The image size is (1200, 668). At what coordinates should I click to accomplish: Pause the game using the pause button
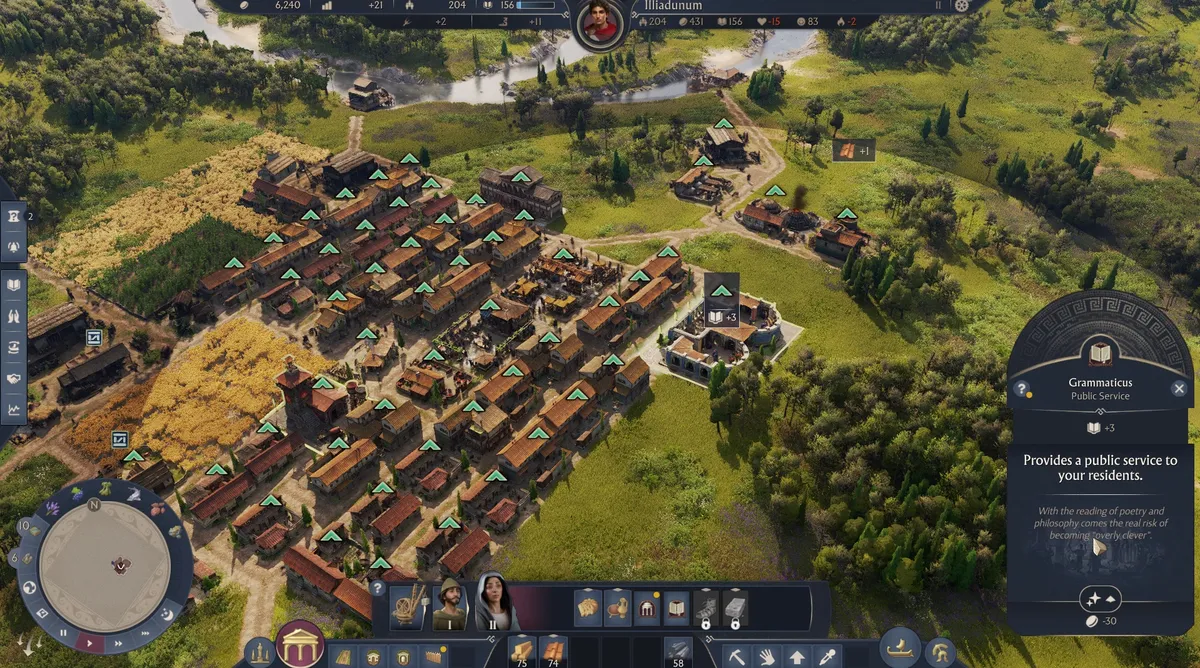63,632
